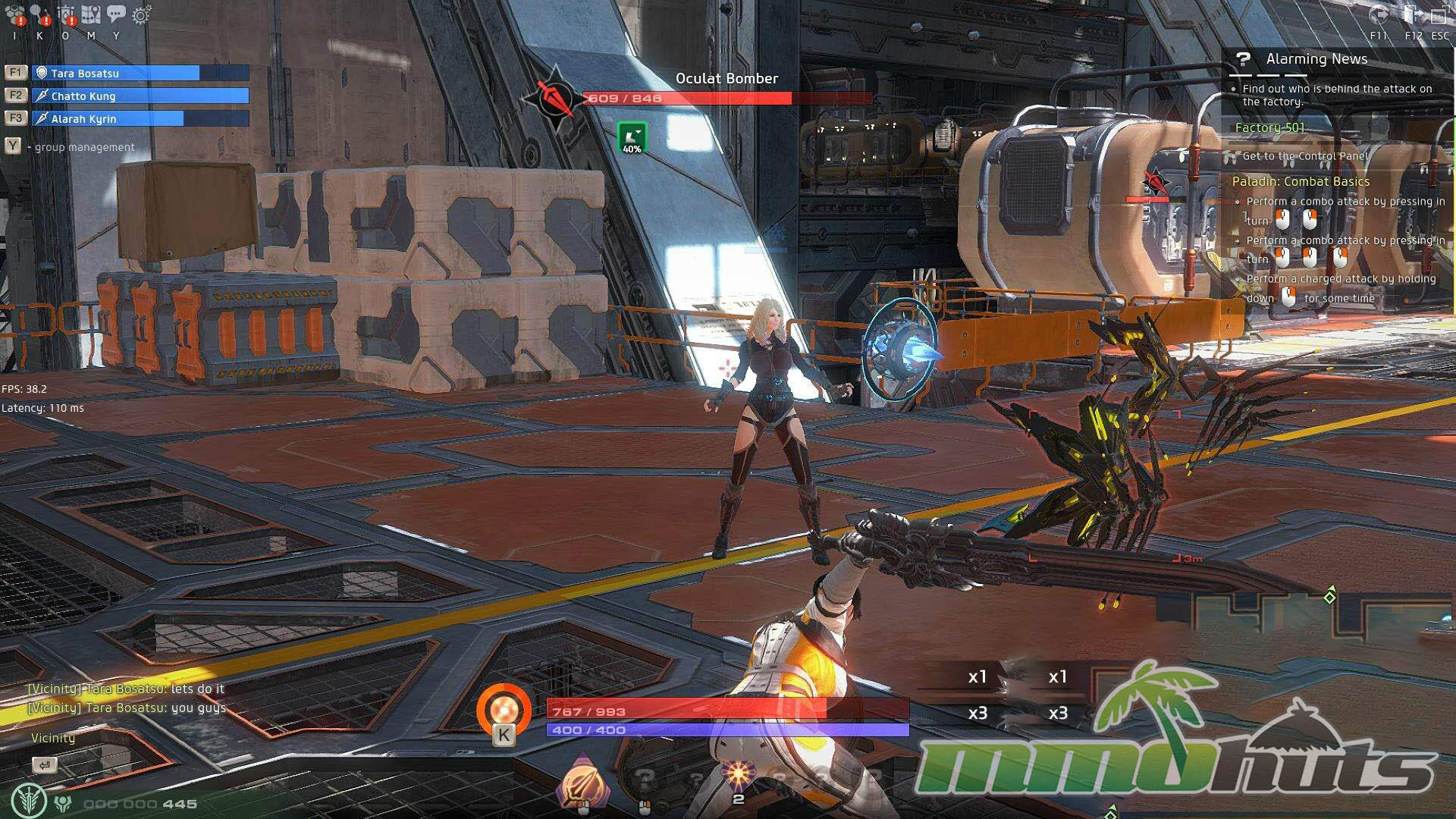
Task: Activate the sword strike ability icon
Action: tap(582, 781)
